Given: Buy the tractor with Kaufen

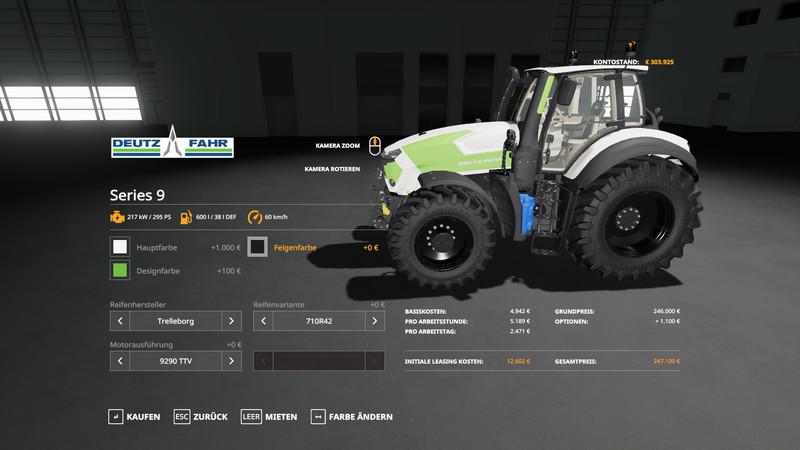Looking at the screenshot, I should 134,416.
